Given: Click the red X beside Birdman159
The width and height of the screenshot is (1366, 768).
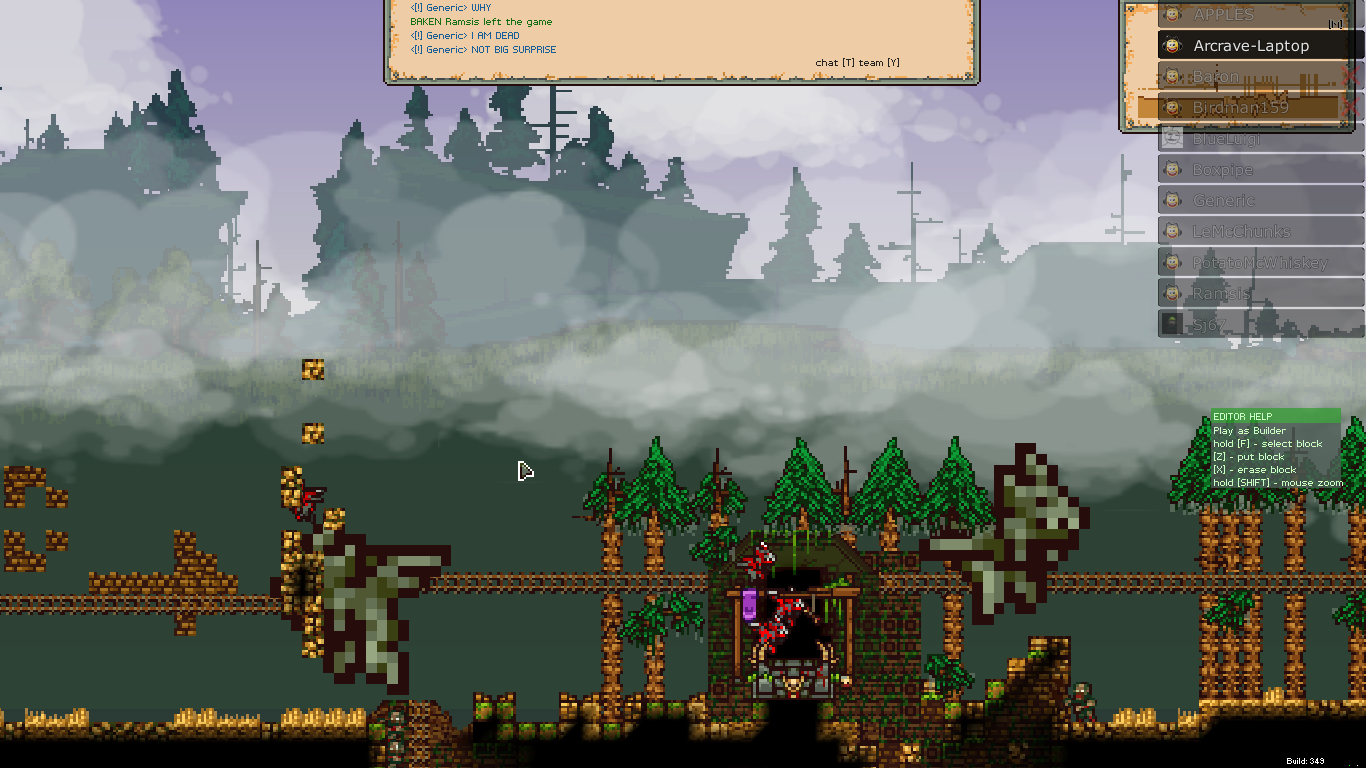Looking at the screenshot, I should pos(1351,107).
